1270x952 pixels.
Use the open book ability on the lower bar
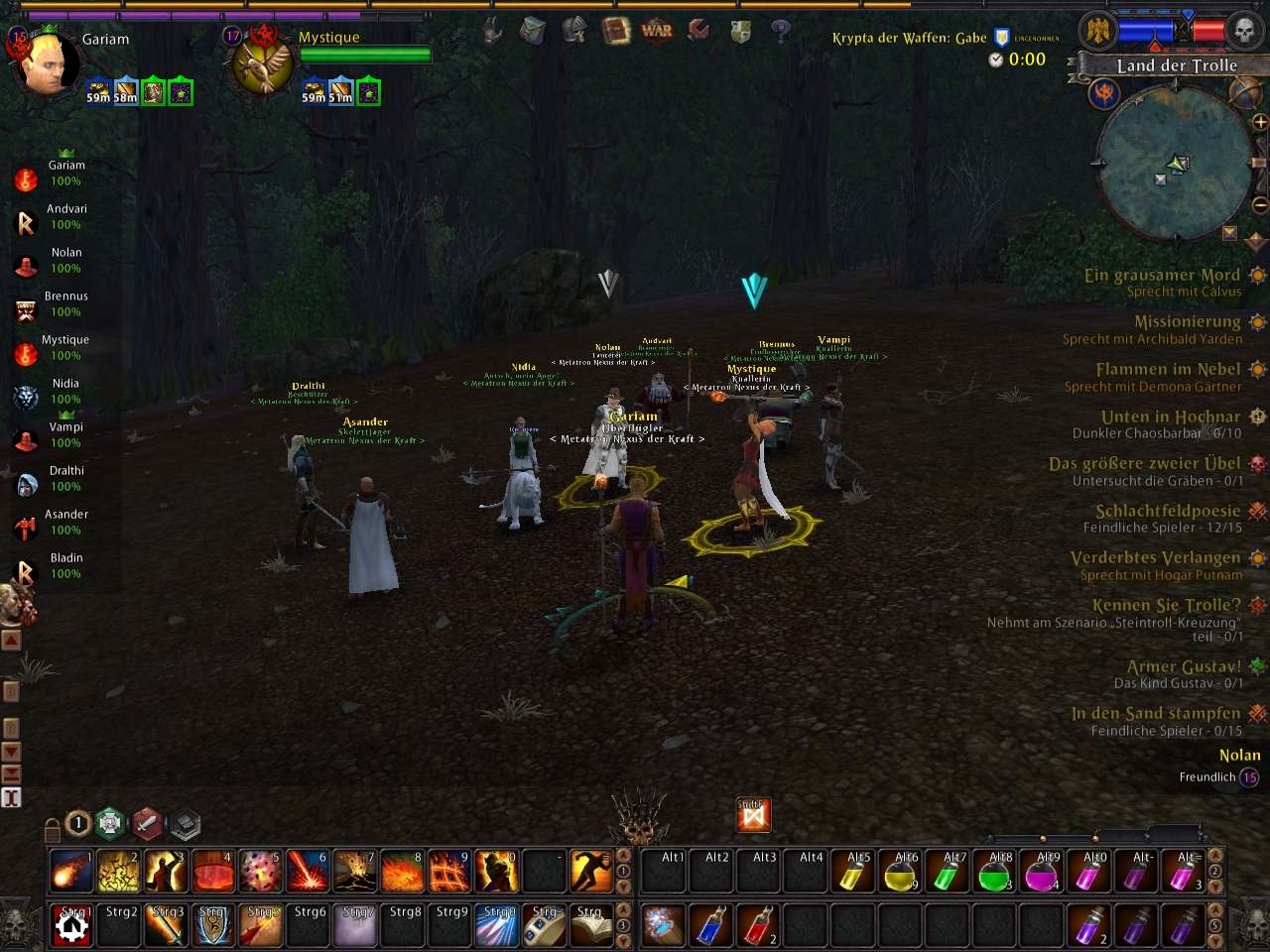[591, 925]
